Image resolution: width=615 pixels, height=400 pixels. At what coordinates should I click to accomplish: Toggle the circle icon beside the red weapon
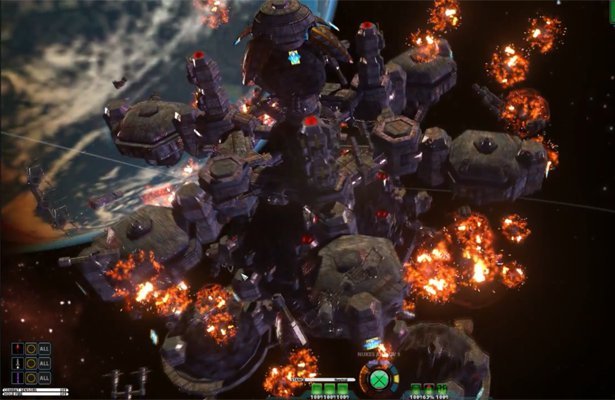click(31, 349)
